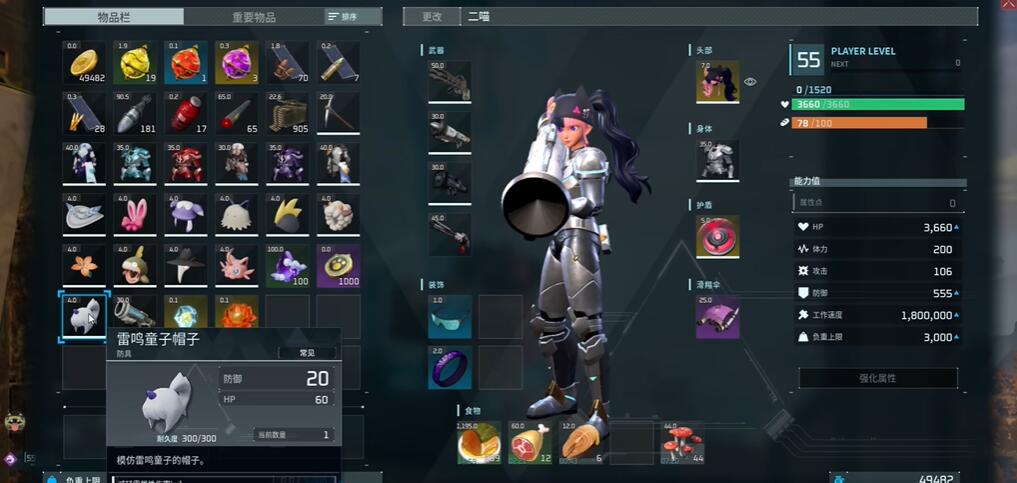1017x483 pixels.
Task: Select the blue goggles accessory slot
Action: pyautogui.click(x=449, y=316)
